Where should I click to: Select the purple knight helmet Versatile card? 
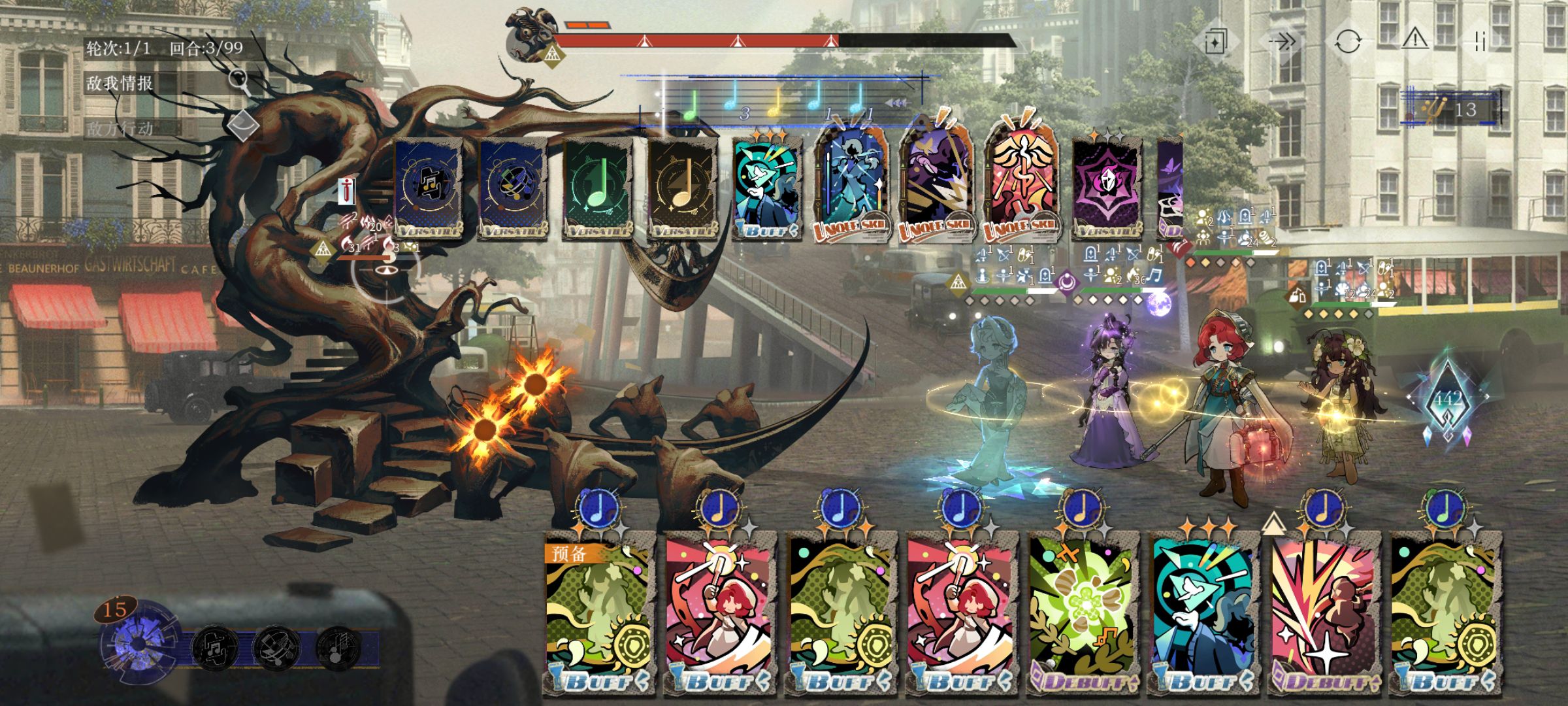(1107, 188)
